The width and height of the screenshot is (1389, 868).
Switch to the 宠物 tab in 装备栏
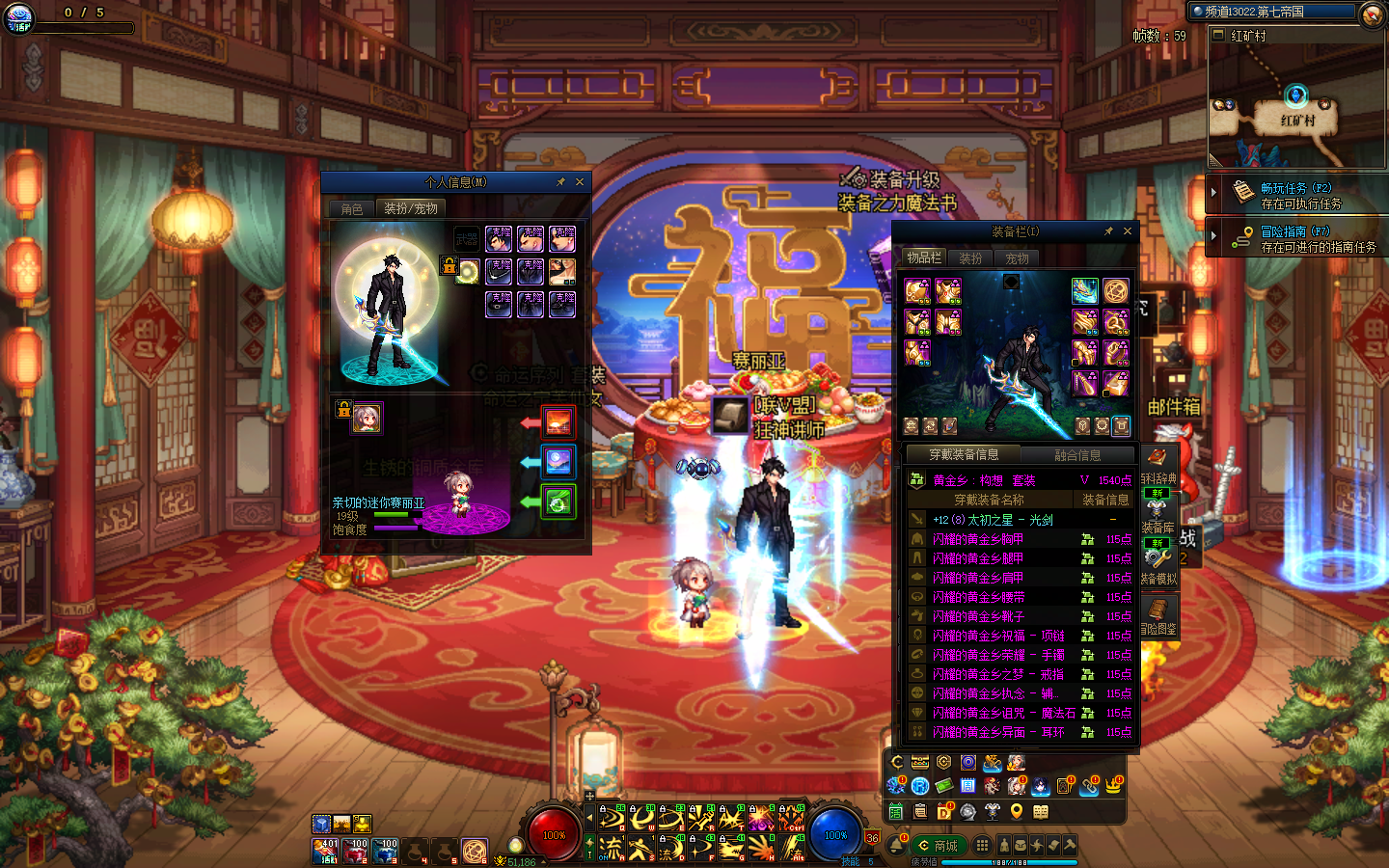1017,258
